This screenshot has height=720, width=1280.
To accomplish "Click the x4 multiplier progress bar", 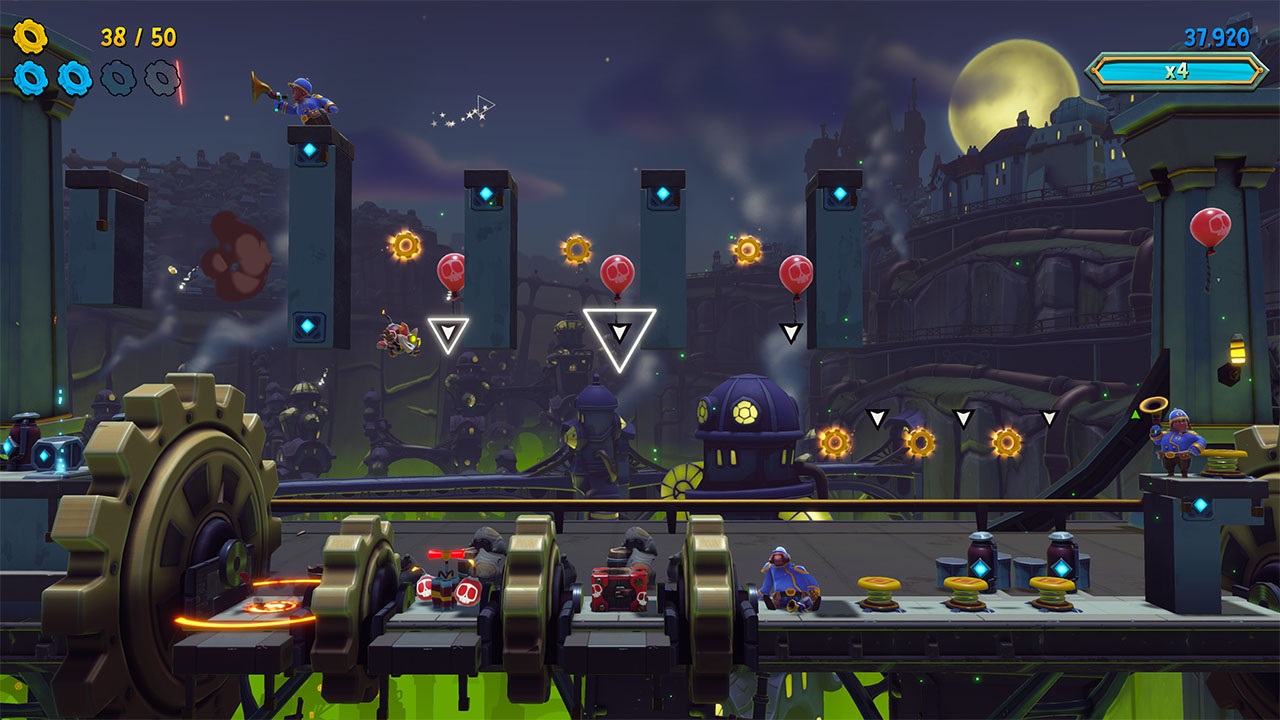I will [x=1175, y=71].
